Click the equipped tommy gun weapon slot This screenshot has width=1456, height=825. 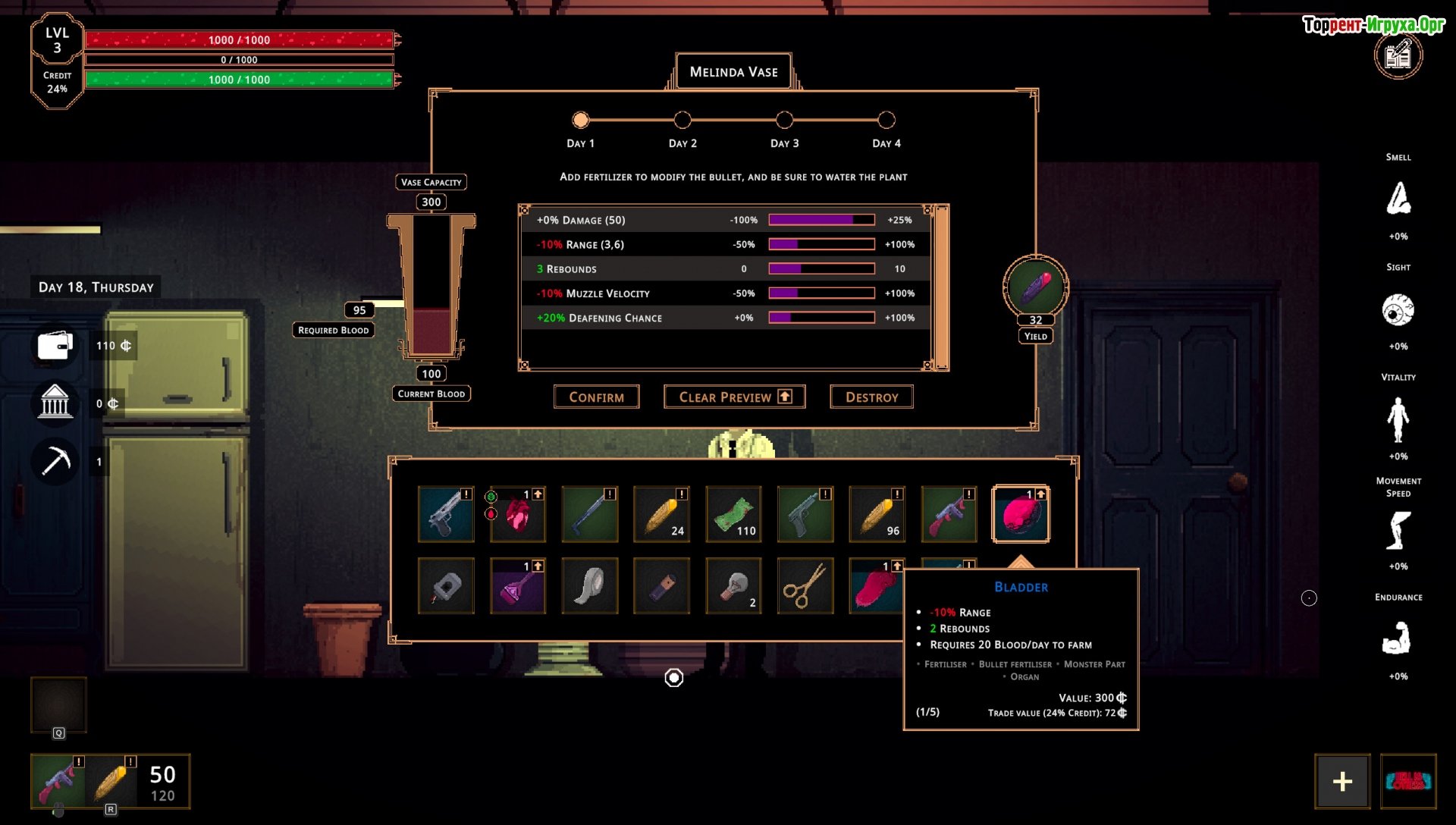(x=58, y=781)
